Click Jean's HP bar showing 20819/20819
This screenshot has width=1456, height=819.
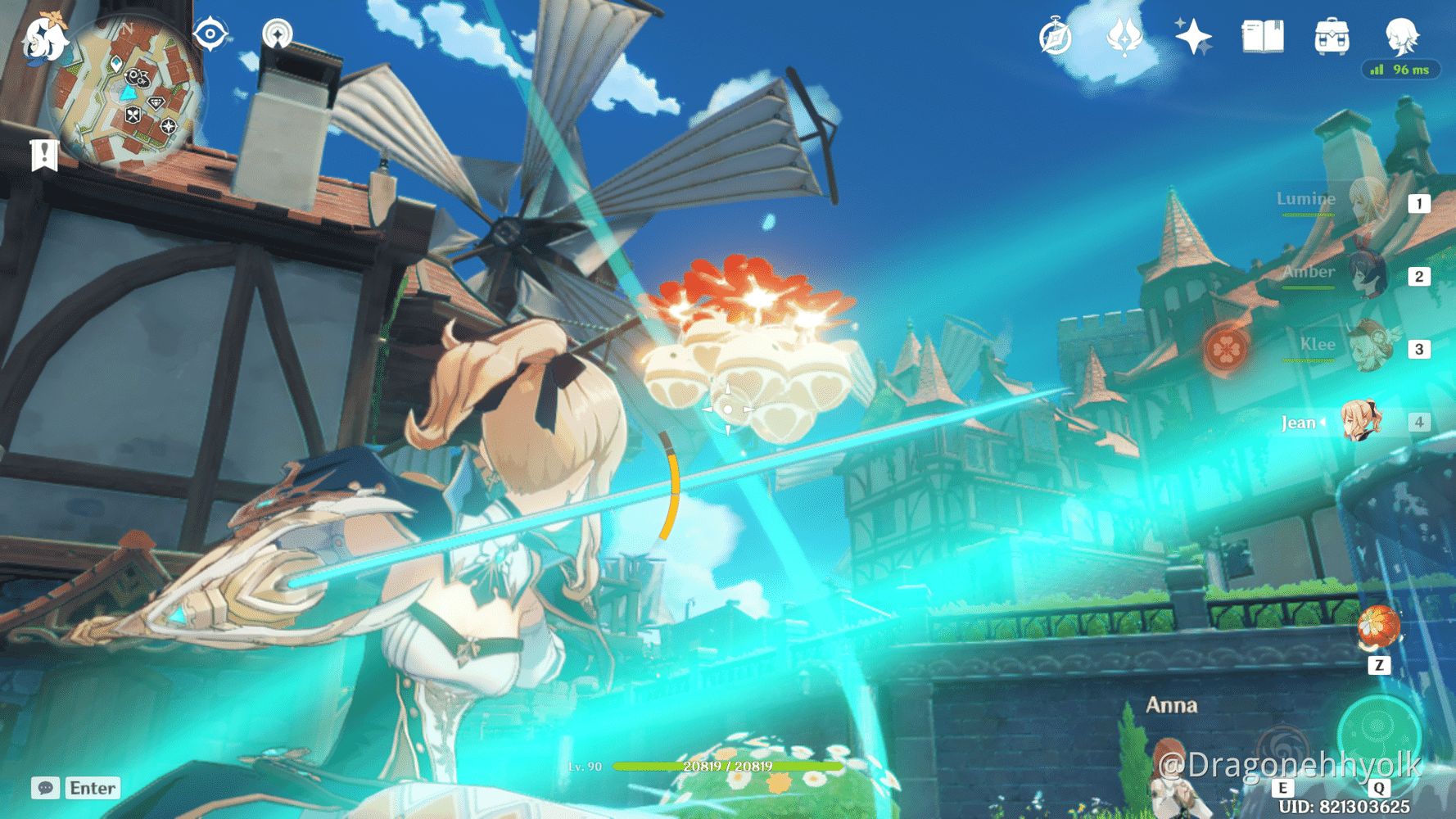pyautogui.click(x=727, y=767)
